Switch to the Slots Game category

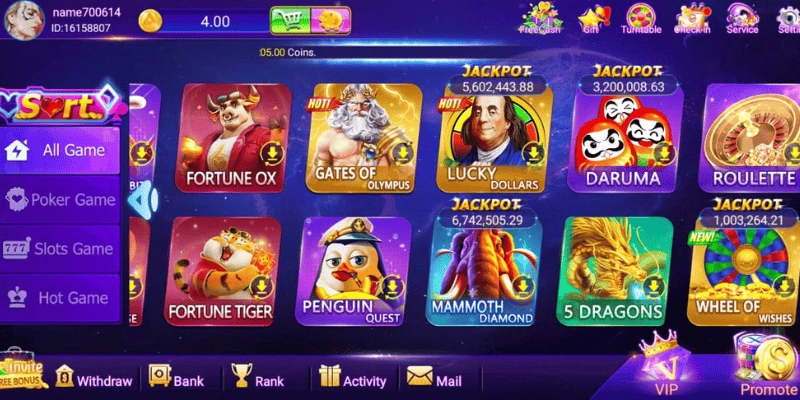tap(61, 249)
